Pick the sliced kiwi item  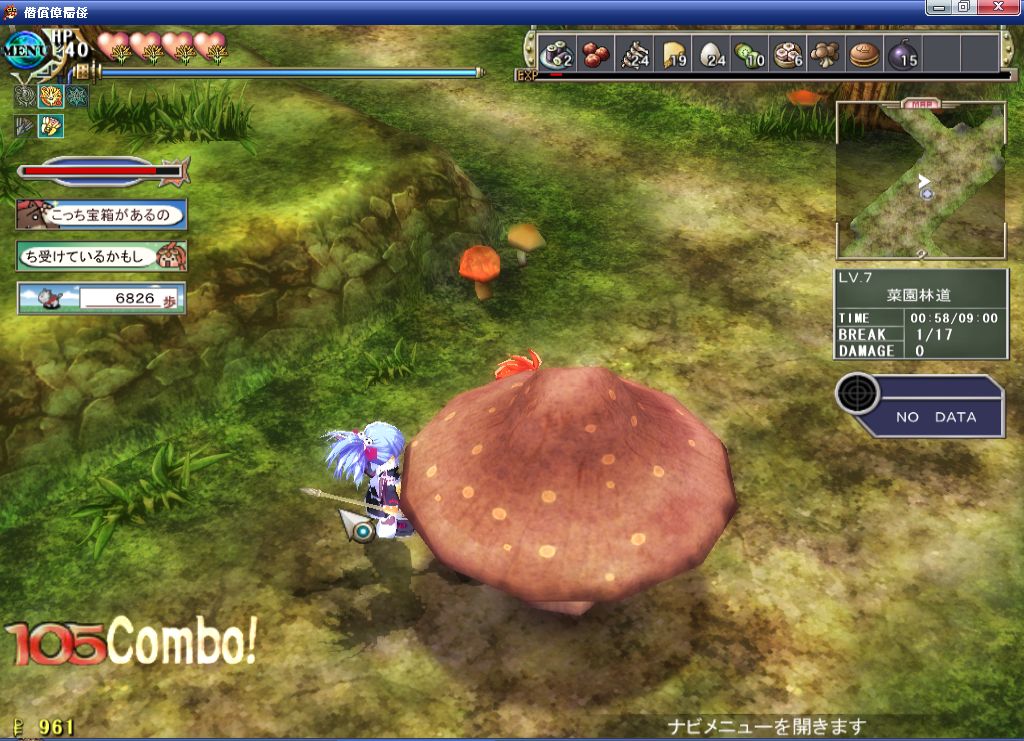coord(749,54)
